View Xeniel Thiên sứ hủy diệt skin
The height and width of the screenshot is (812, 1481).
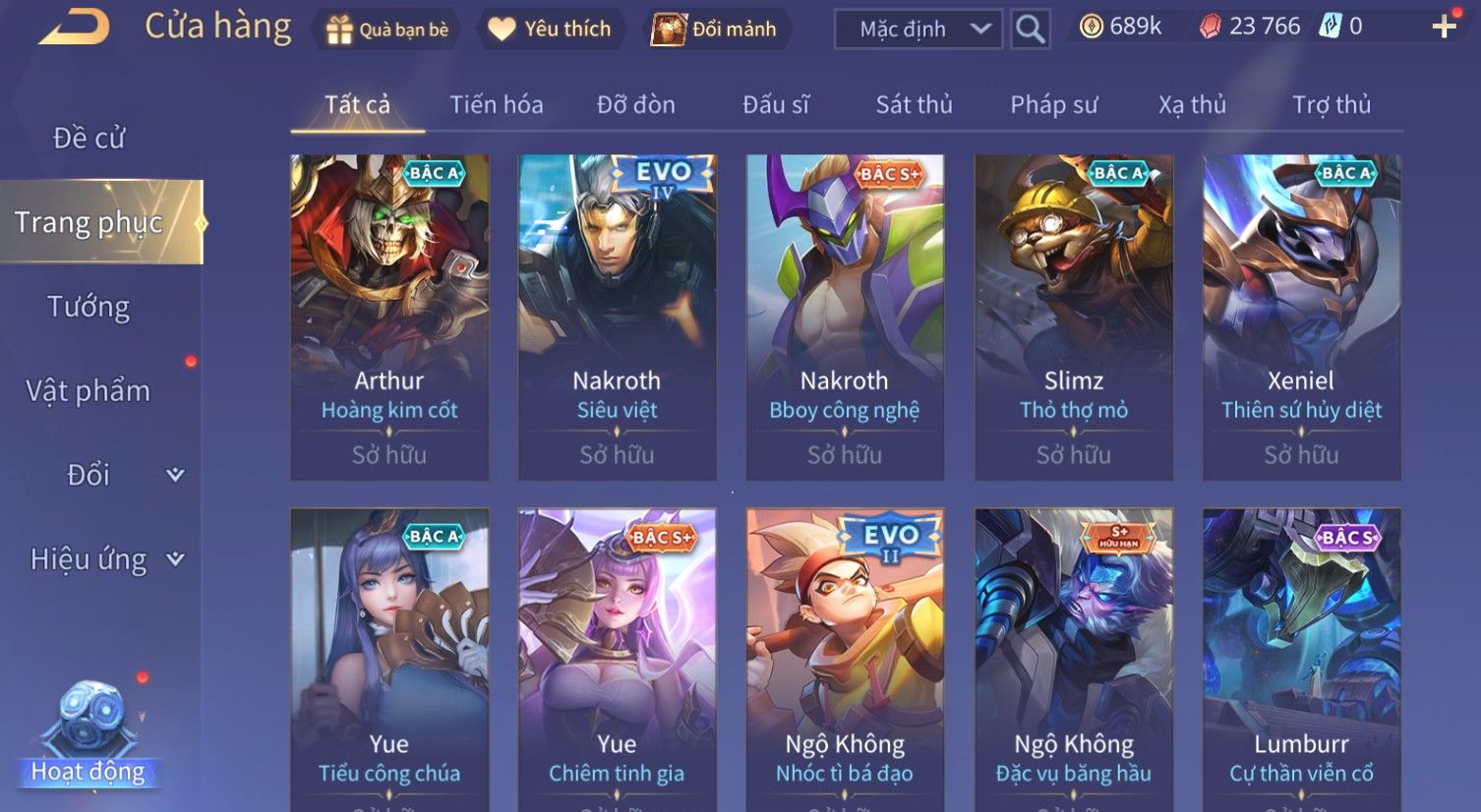click(x=1301, y=317)
